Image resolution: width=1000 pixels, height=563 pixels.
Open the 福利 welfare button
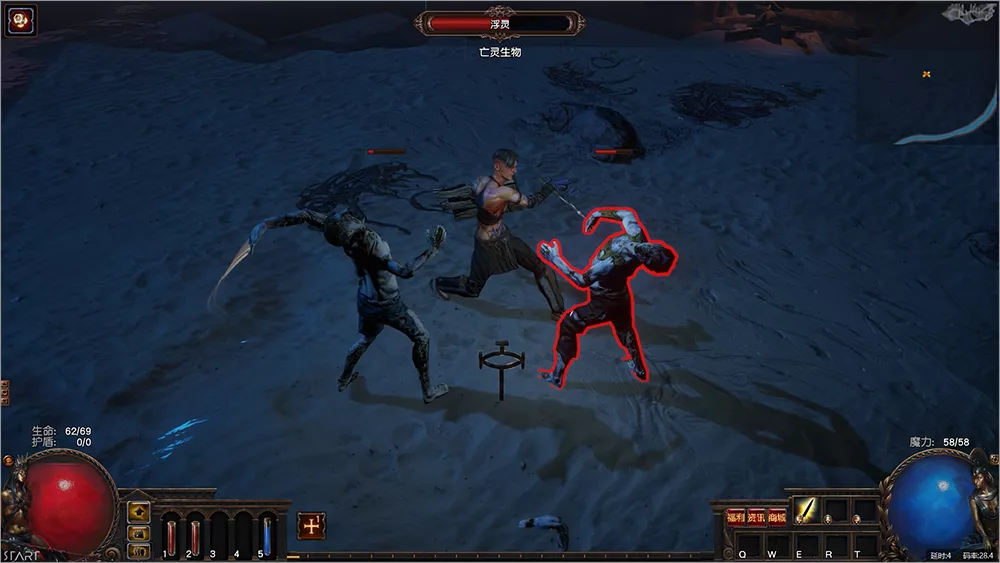click(736, 517)
